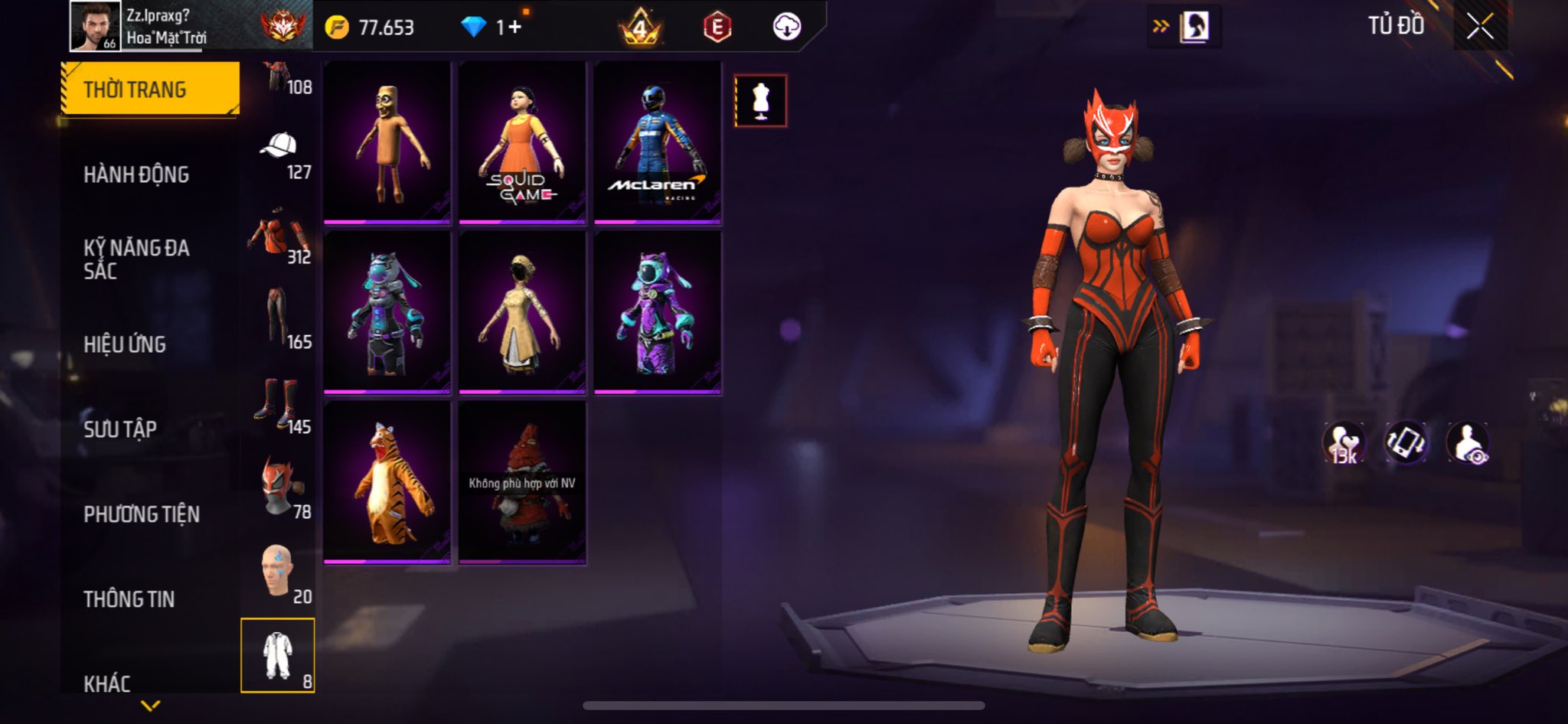This screenshot has width=1568, height=724.
Task: Add diamonds with the plus button
Action: tap(514, 28)
